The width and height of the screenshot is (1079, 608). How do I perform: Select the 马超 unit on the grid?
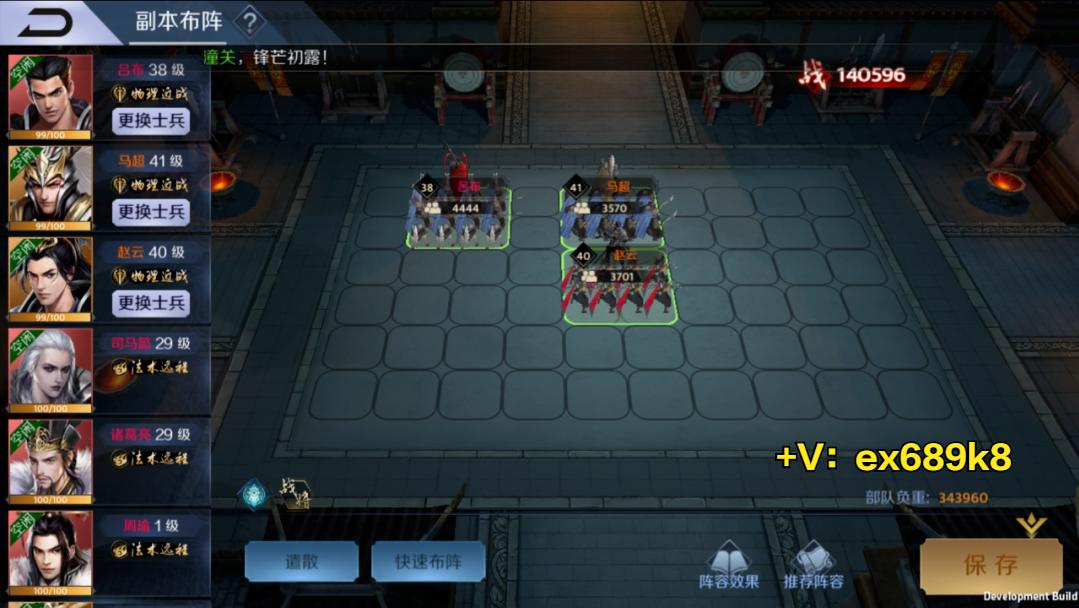(x=613, y=213)
